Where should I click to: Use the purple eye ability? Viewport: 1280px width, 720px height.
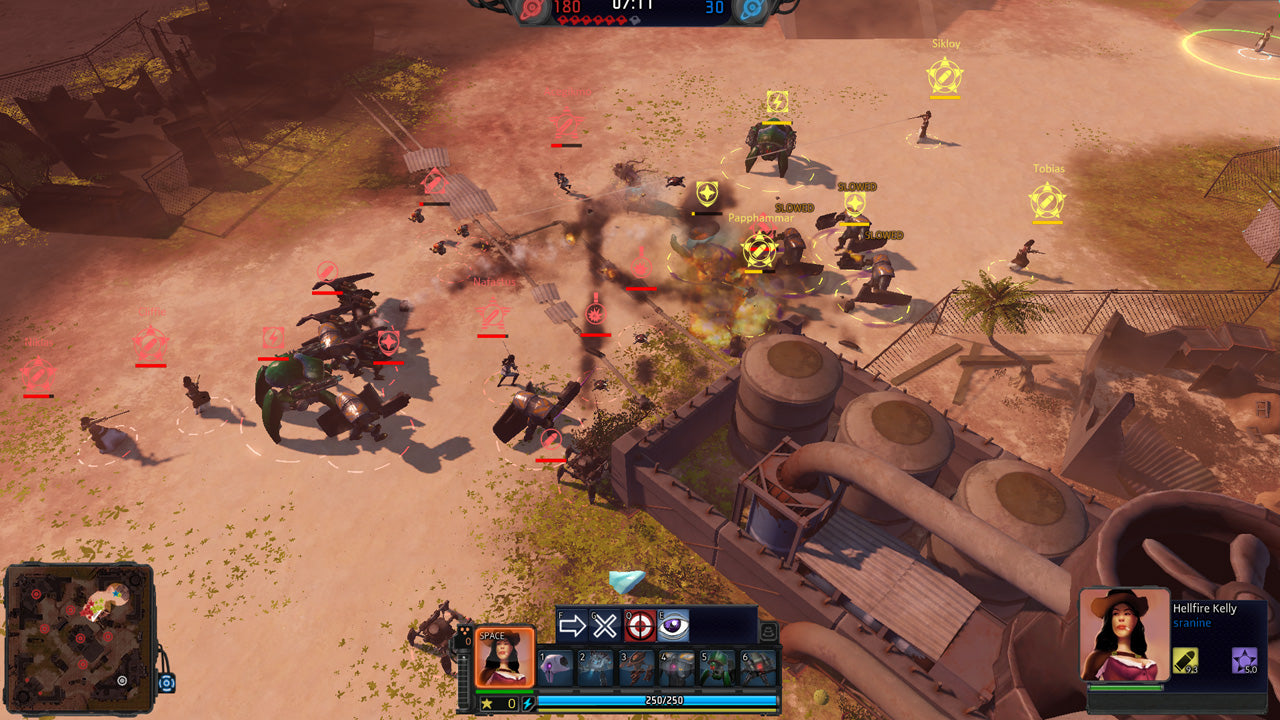(x=673, y=626)
